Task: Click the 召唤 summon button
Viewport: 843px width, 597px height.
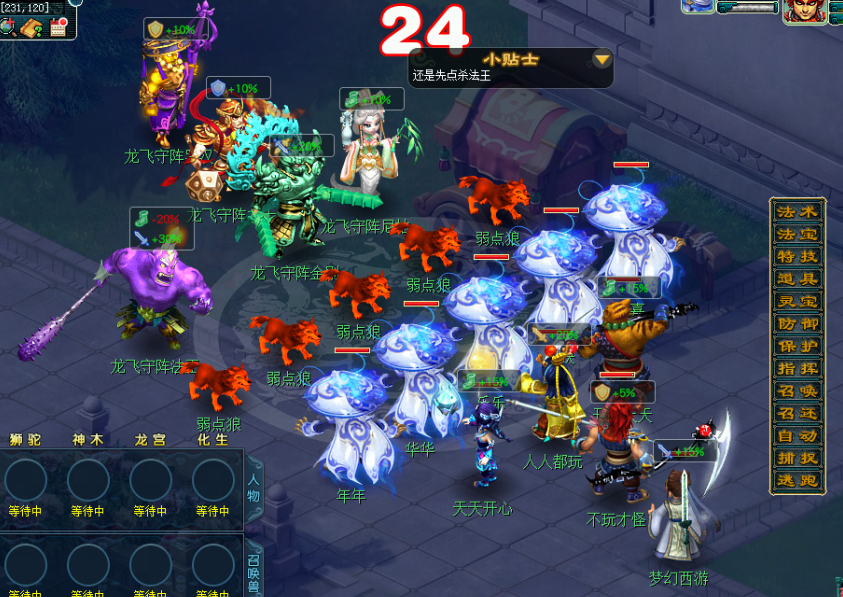Action: [x=798, y=391]
